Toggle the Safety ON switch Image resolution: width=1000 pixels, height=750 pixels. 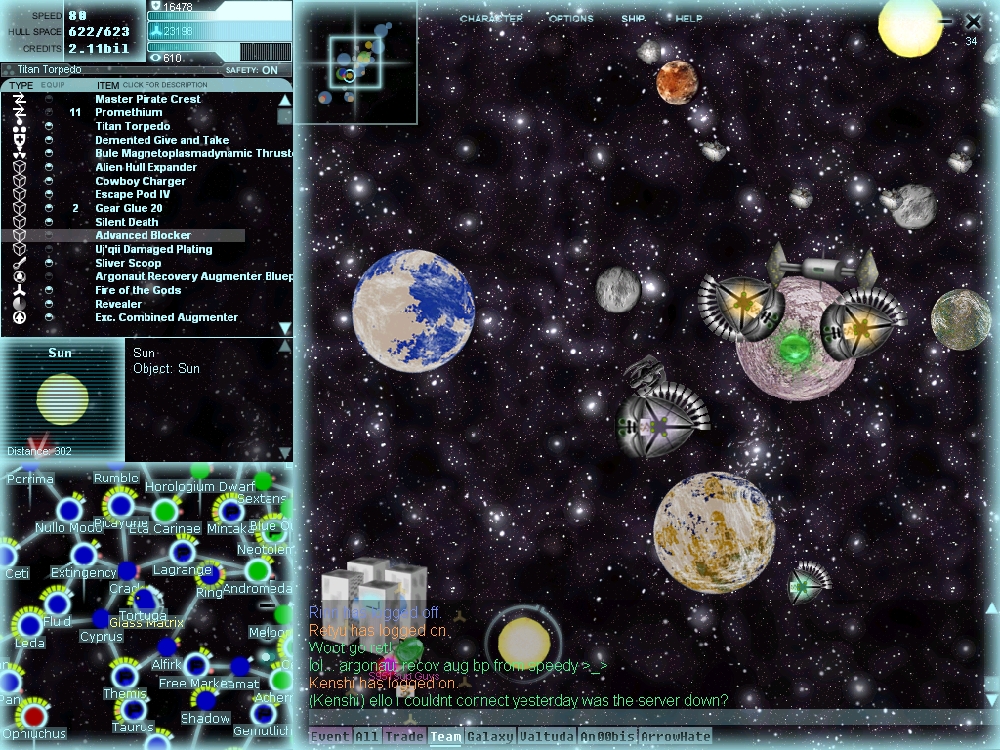tap(269, 70)
